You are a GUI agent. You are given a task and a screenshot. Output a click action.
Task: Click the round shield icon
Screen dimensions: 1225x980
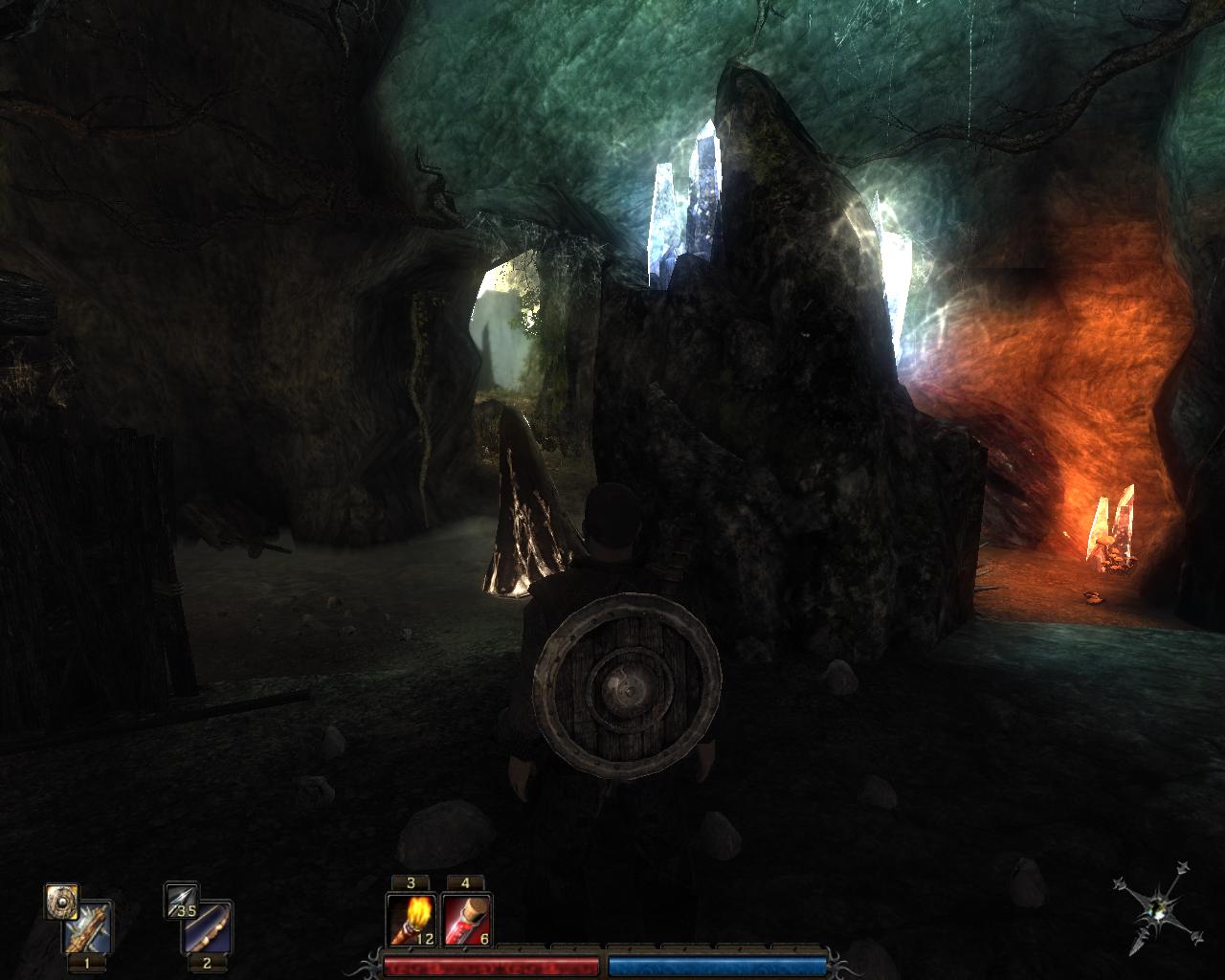[61, 901]
